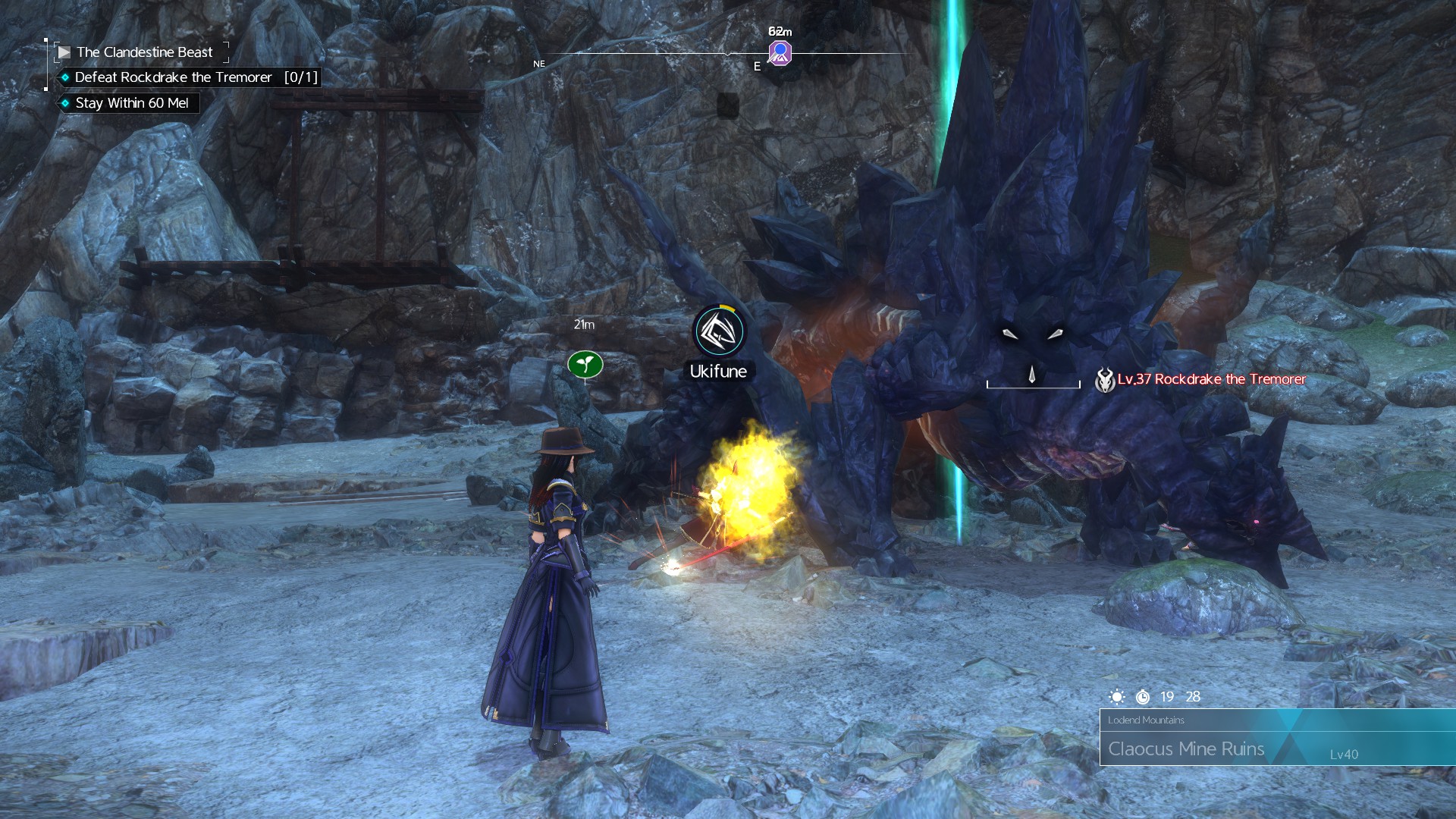This screenshot has width=1456, height=819.
Task: Select the Ukifune party member icon
Action: 719,331
